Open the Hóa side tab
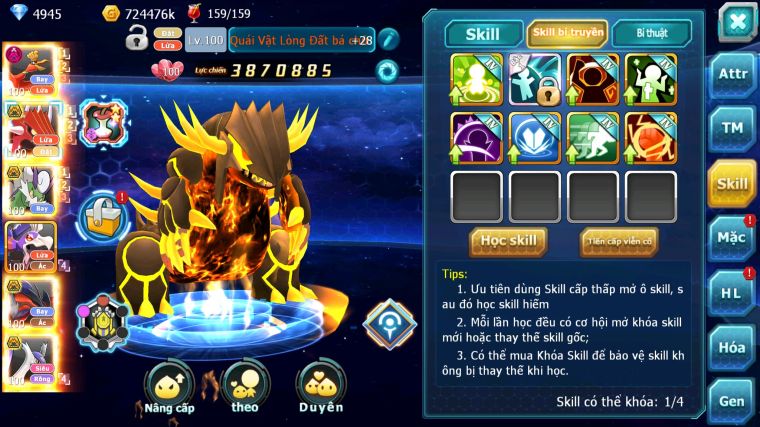Viewport: 760px width, 427px height. [x=732, y=347]
